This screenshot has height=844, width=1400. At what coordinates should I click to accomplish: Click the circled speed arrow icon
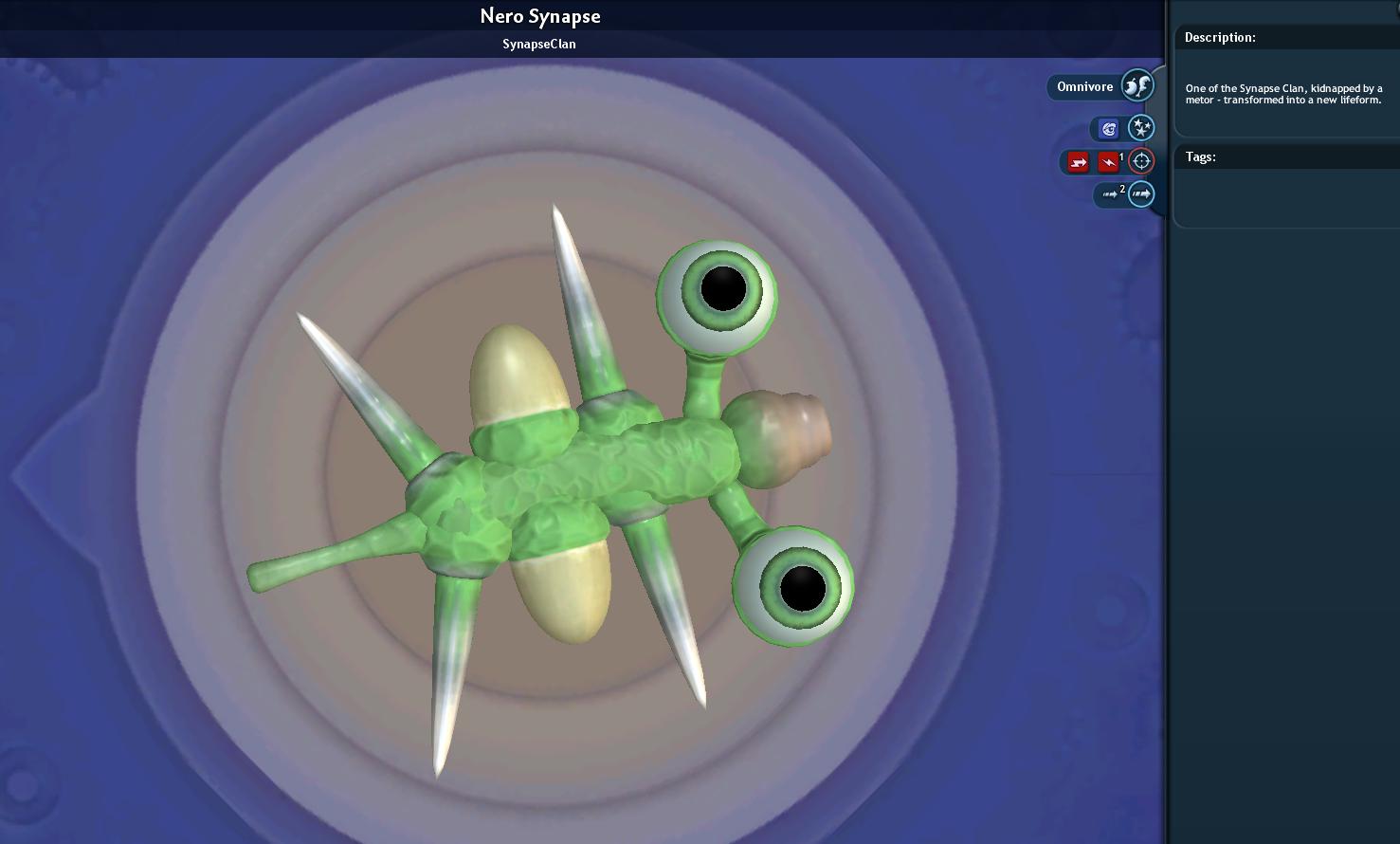tap(1141, 194)
